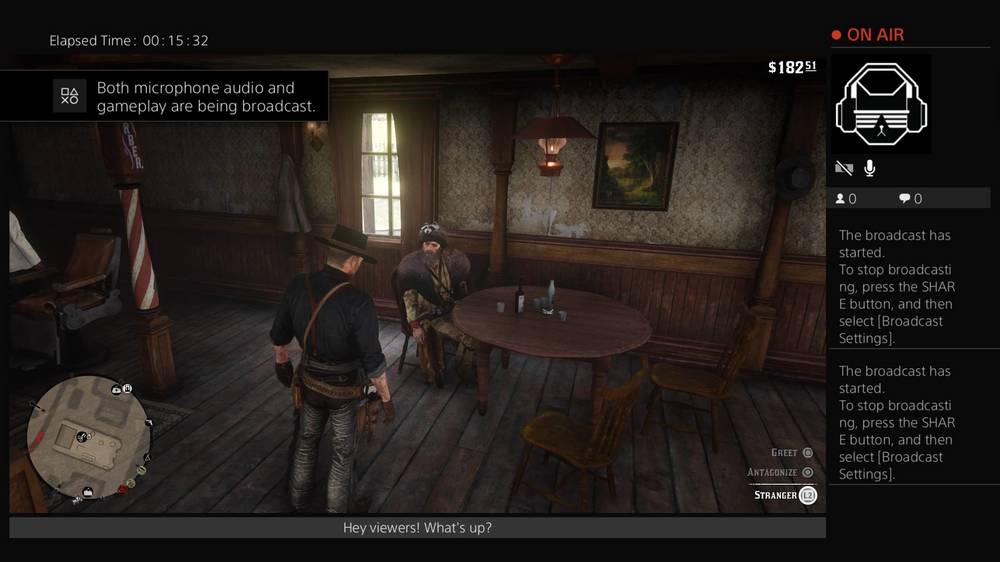Dismiss the microphone audio broadcast notification
The height and width of the screenshot is (562, 1000).
pyautogui.click(x=164, y=96)
